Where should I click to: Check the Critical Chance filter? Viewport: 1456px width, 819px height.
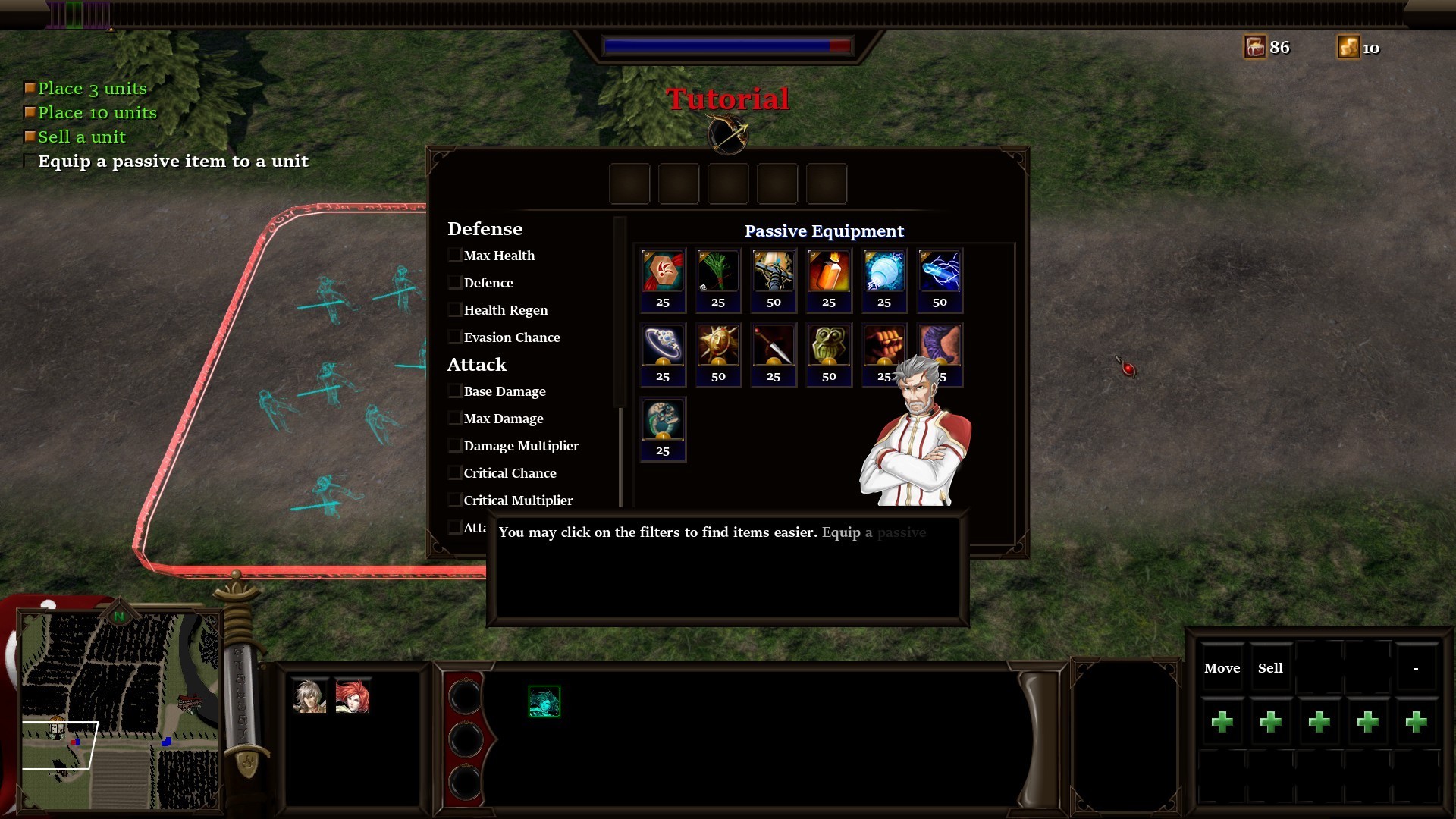pos(455,473)
